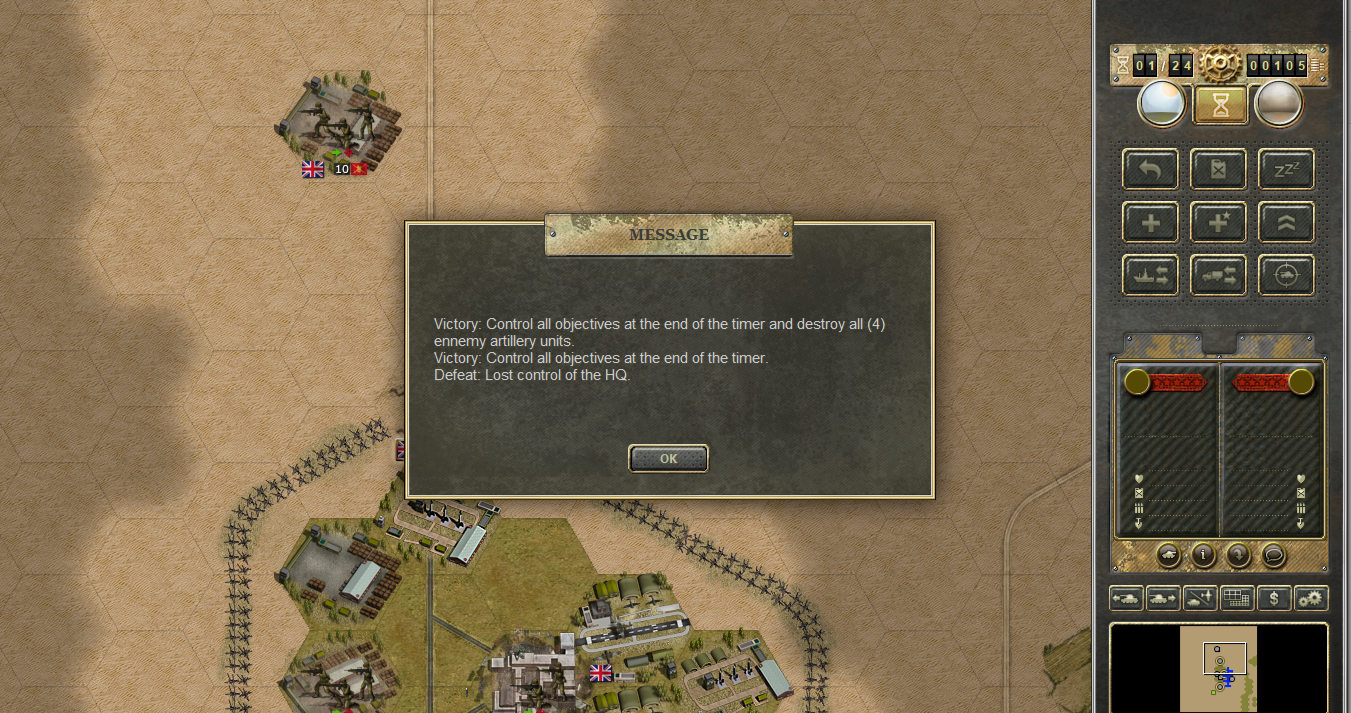Image resolution: width=1351 pixels, height=713 pixels.
Task: Click the plain plus reinforcement button
Action: tap(1151, 222)
